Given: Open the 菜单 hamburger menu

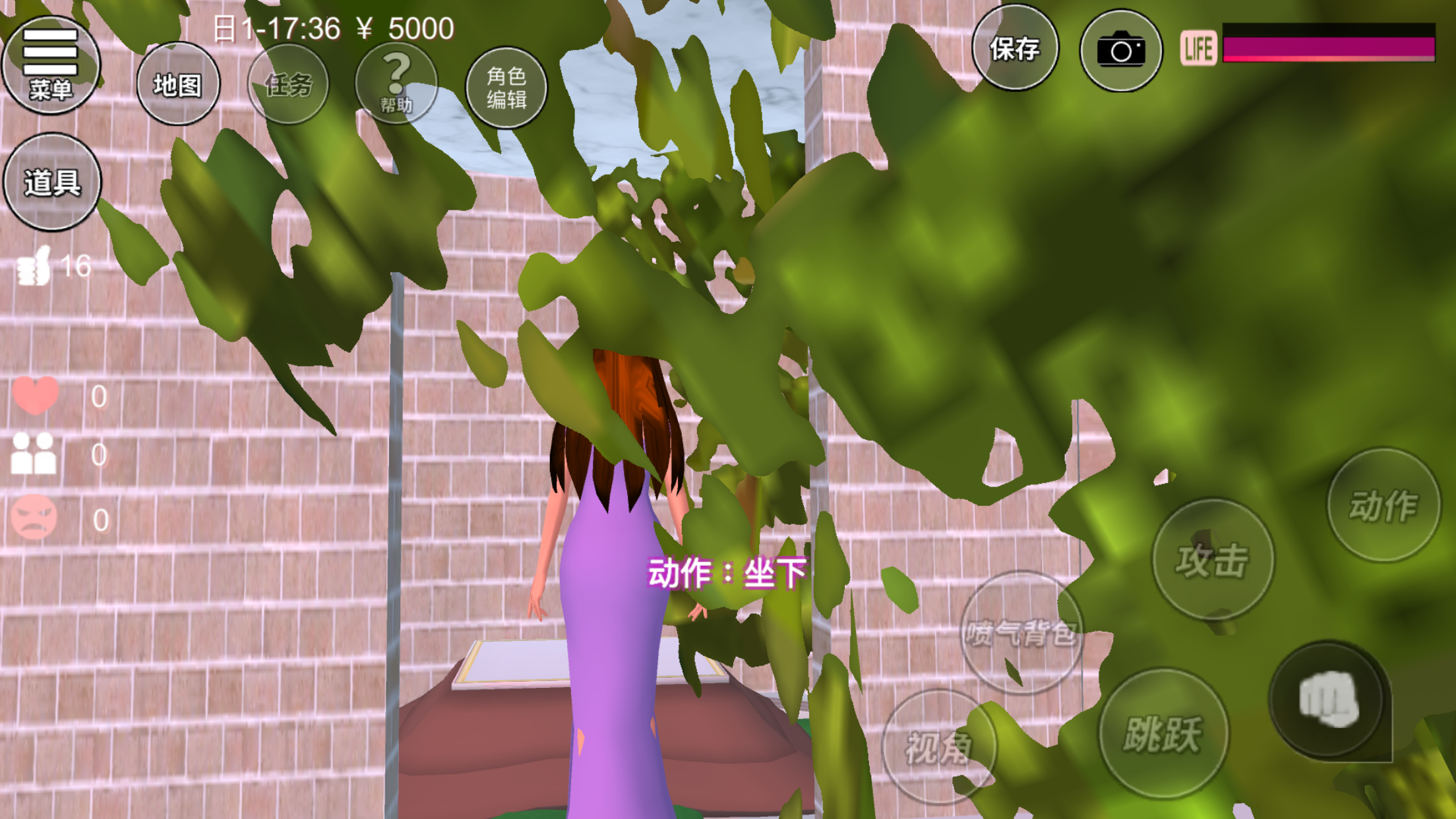Looking at the screenshot, I should tap(51, 65).
